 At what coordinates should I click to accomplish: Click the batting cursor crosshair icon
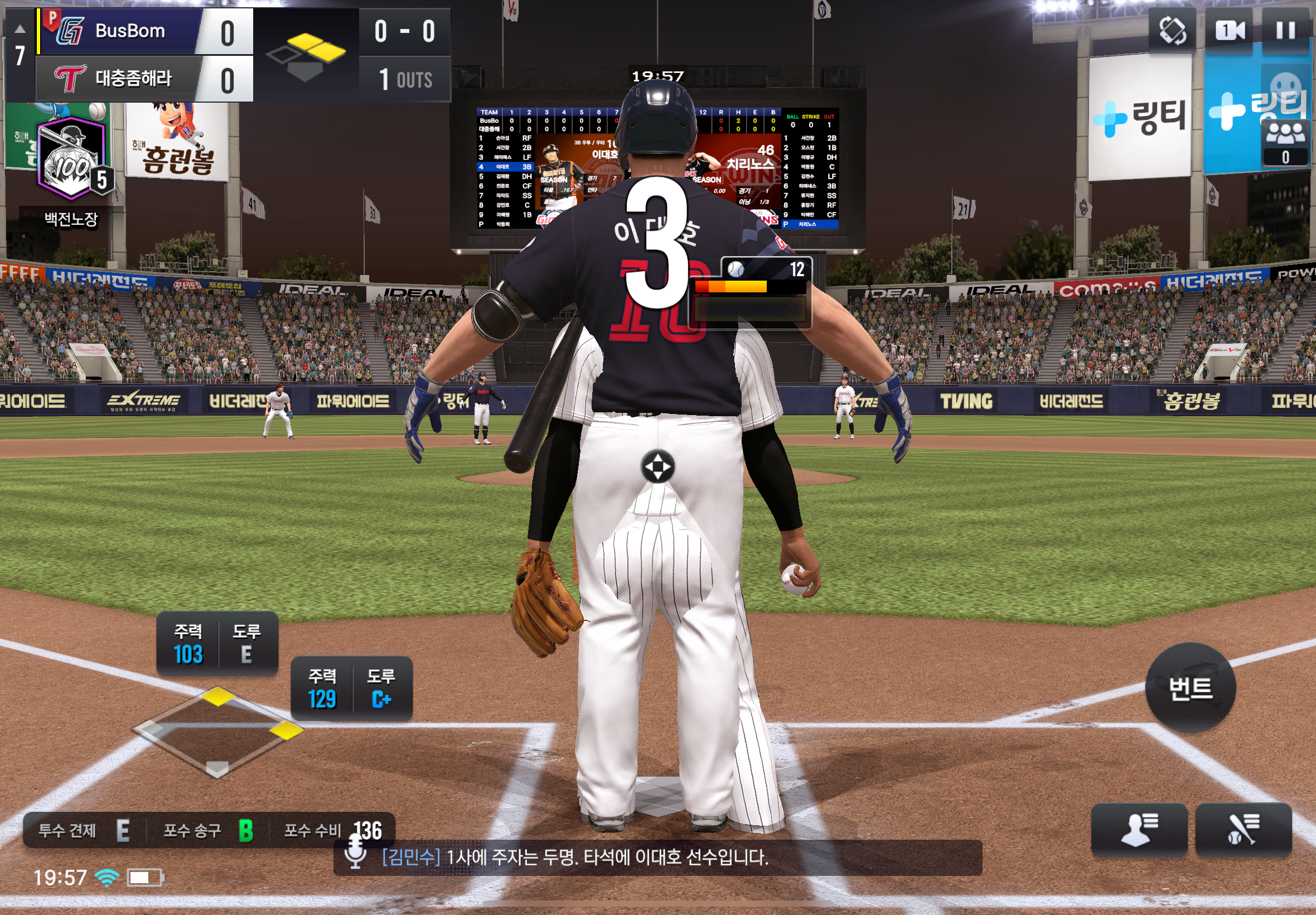(x=657, y=467)
